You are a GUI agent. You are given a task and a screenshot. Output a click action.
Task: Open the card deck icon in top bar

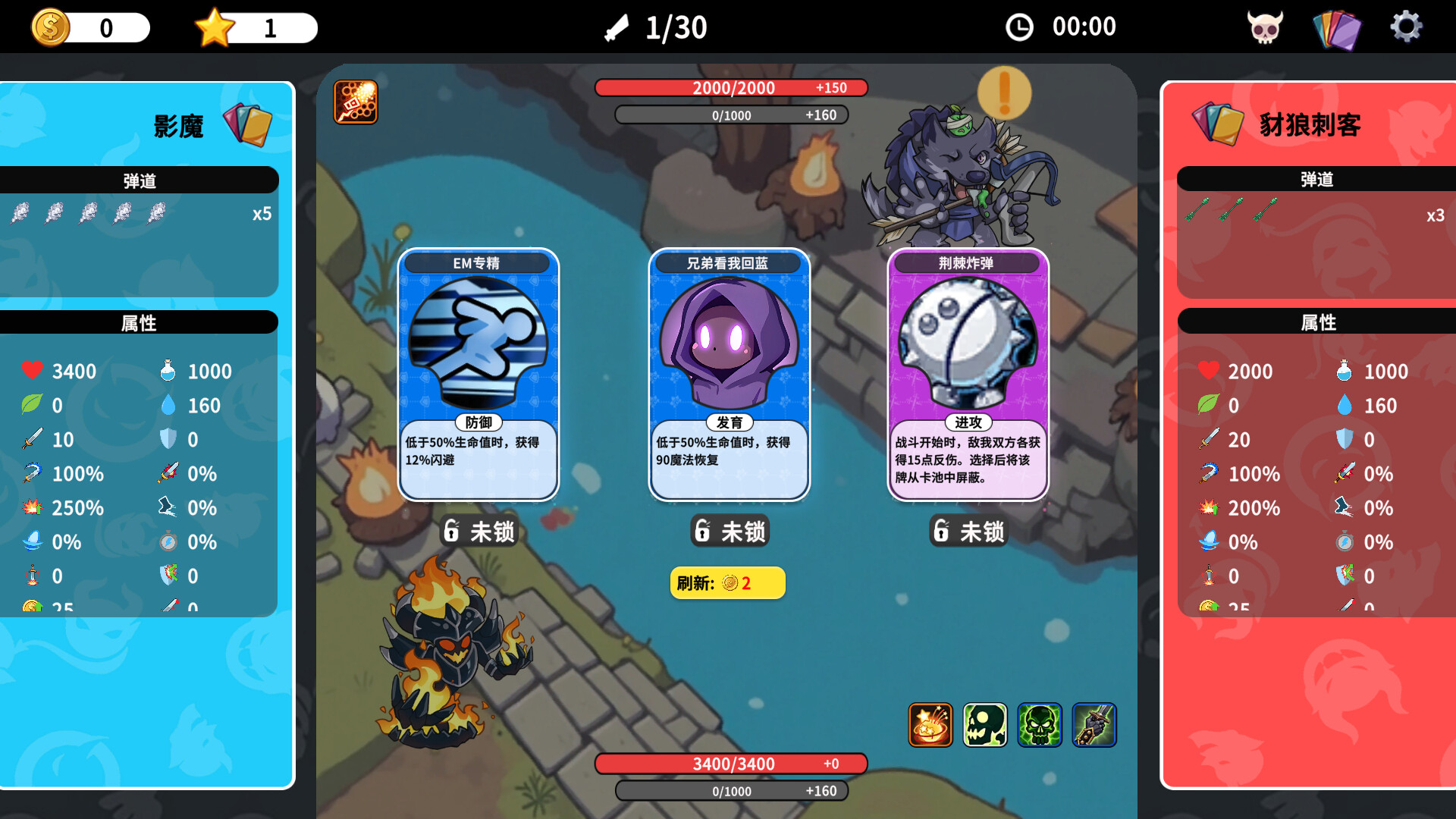point(1337,27)
